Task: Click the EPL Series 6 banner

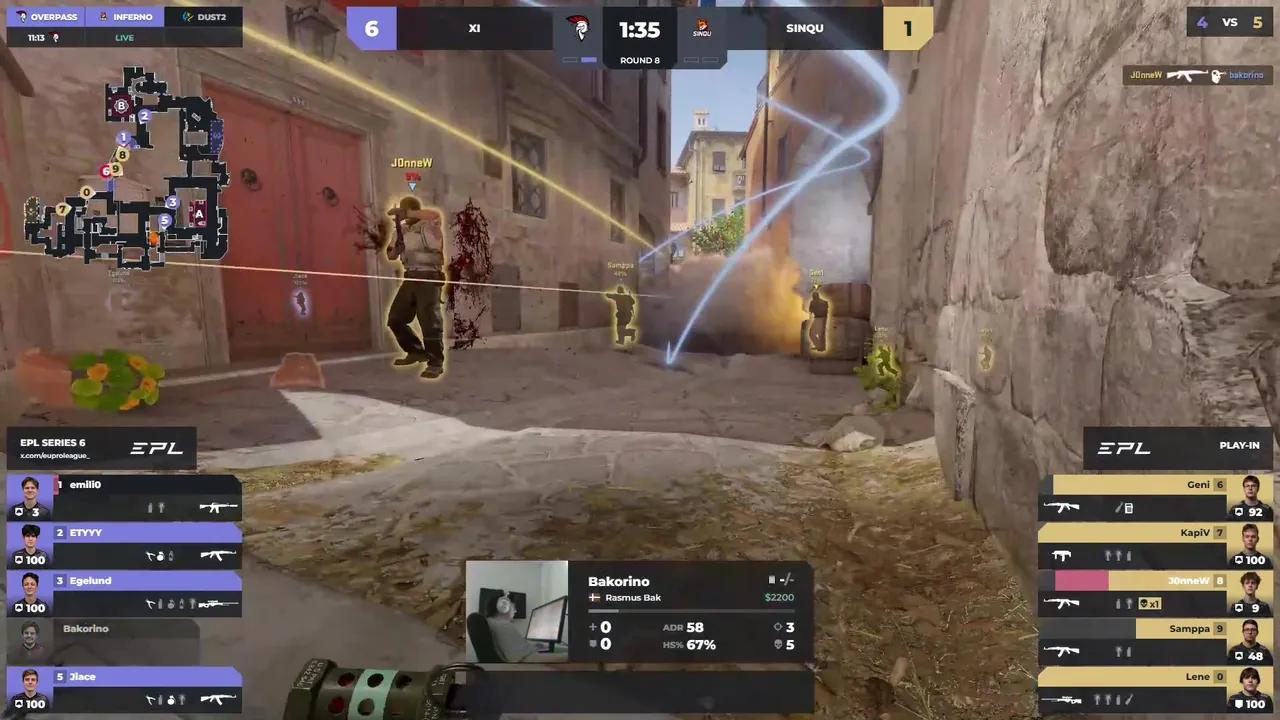Action: click(x=101, y=448)
